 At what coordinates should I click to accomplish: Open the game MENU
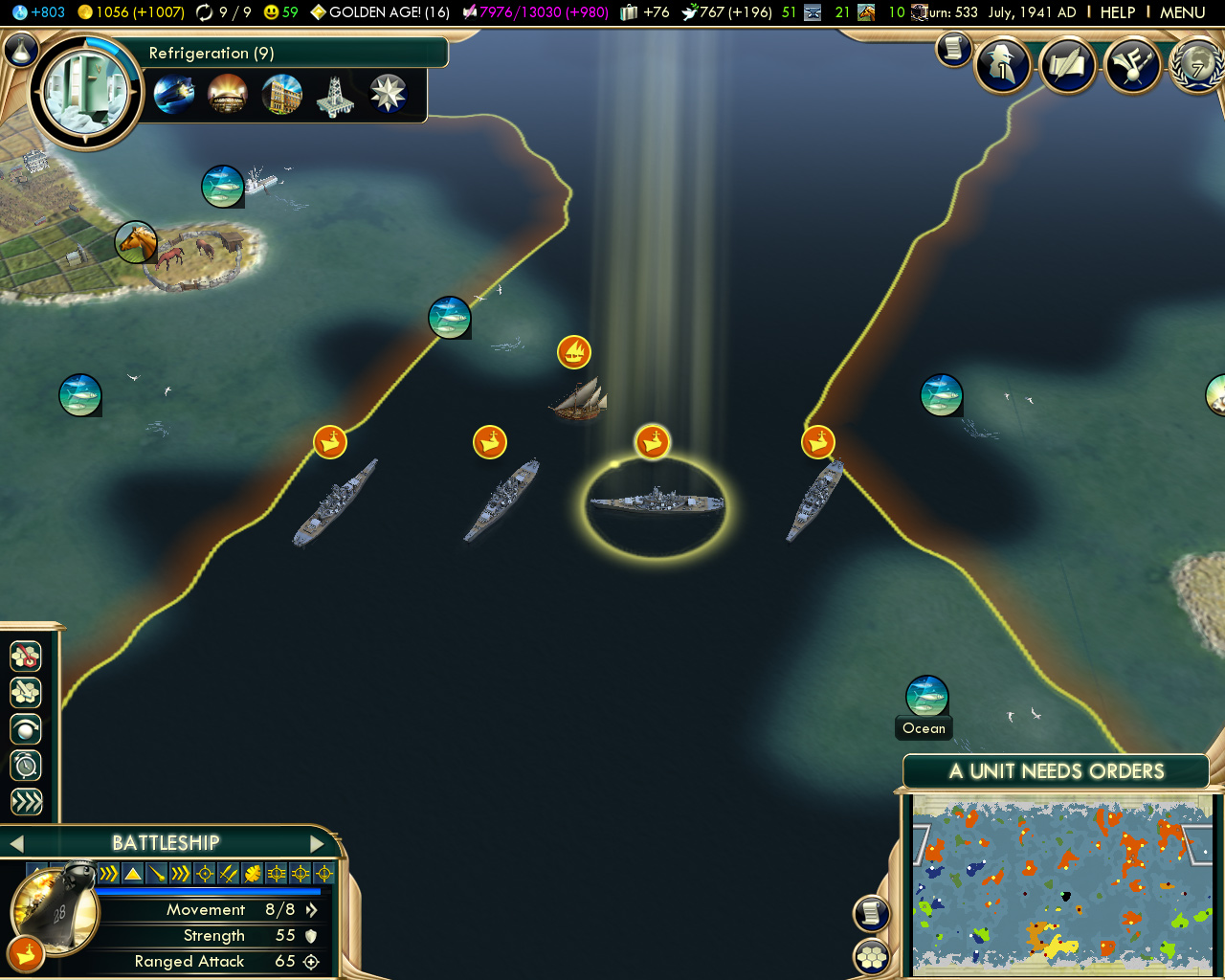point(1182,12)
